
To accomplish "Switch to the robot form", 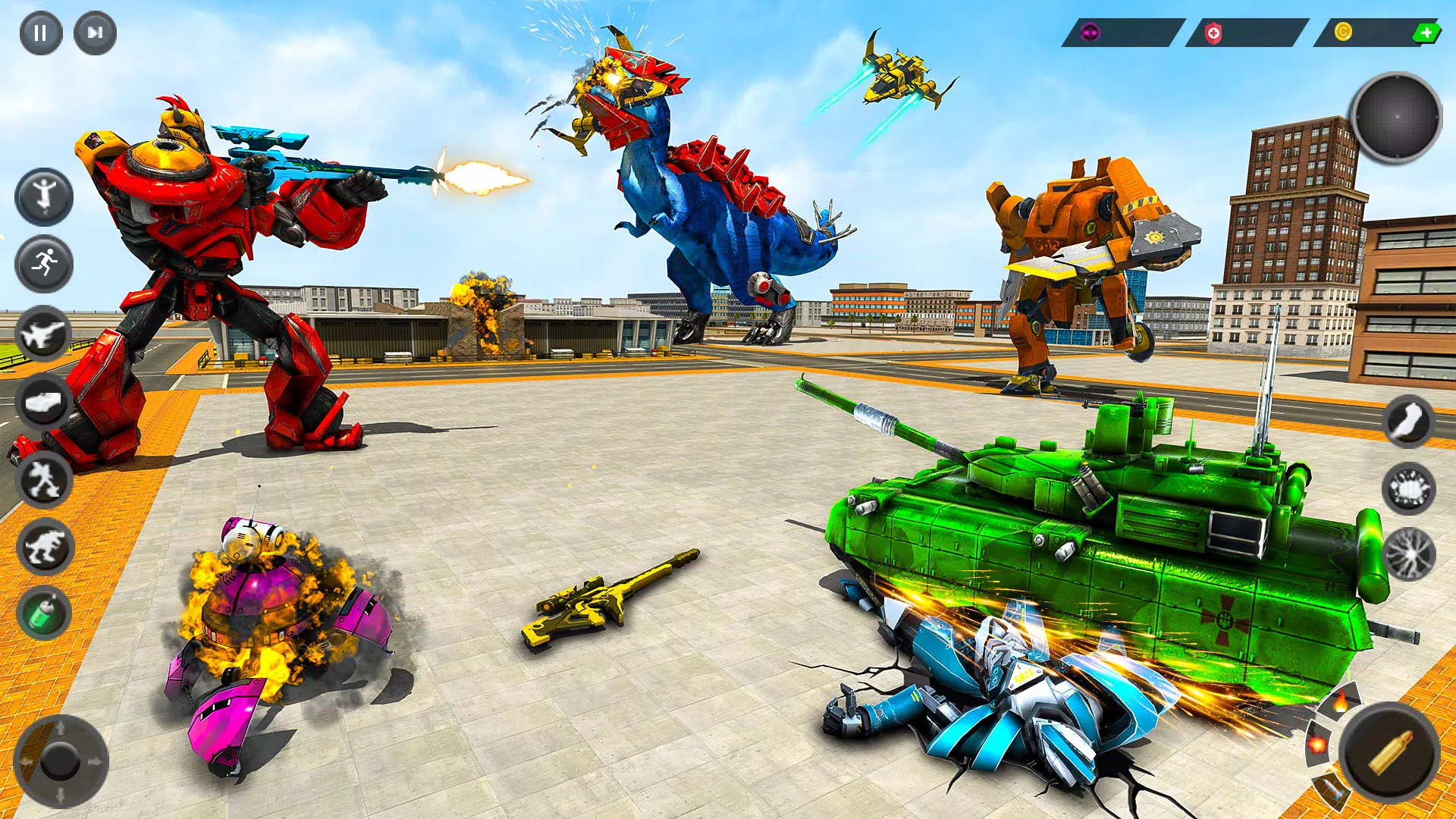I will pos(44,479).
